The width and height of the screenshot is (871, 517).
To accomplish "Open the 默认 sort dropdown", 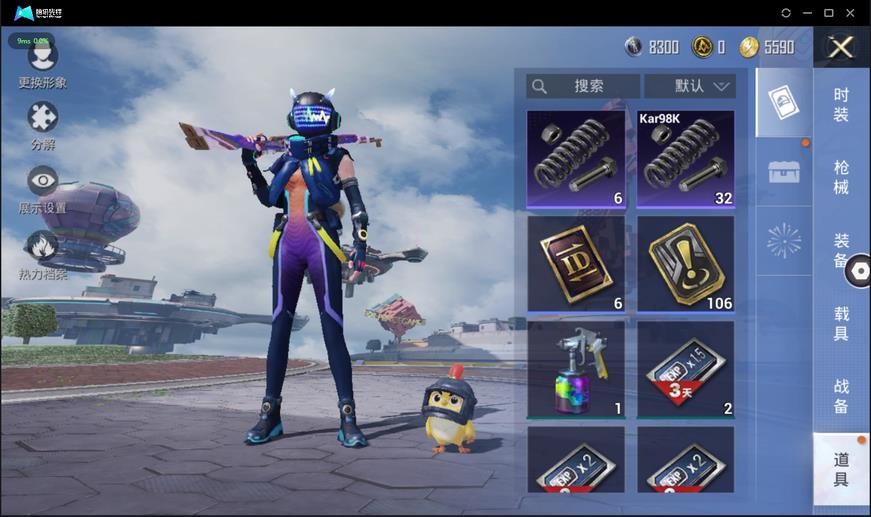I will point(690,86).
